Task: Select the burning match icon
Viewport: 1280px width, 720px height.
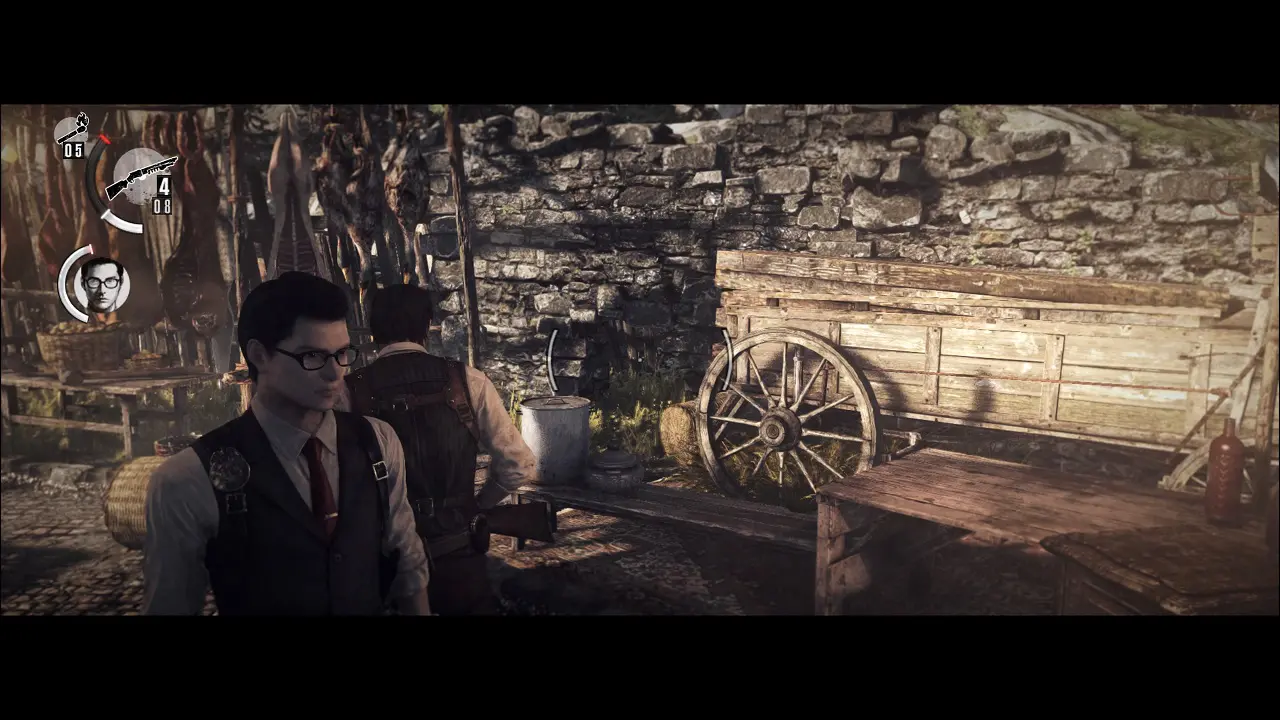Action: click(72, 130)
